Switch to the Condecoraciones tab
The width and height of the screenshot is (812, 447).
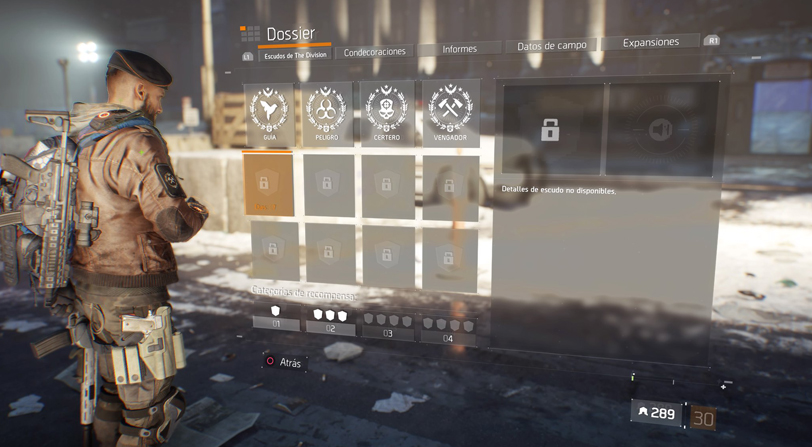tap(375, 52)
